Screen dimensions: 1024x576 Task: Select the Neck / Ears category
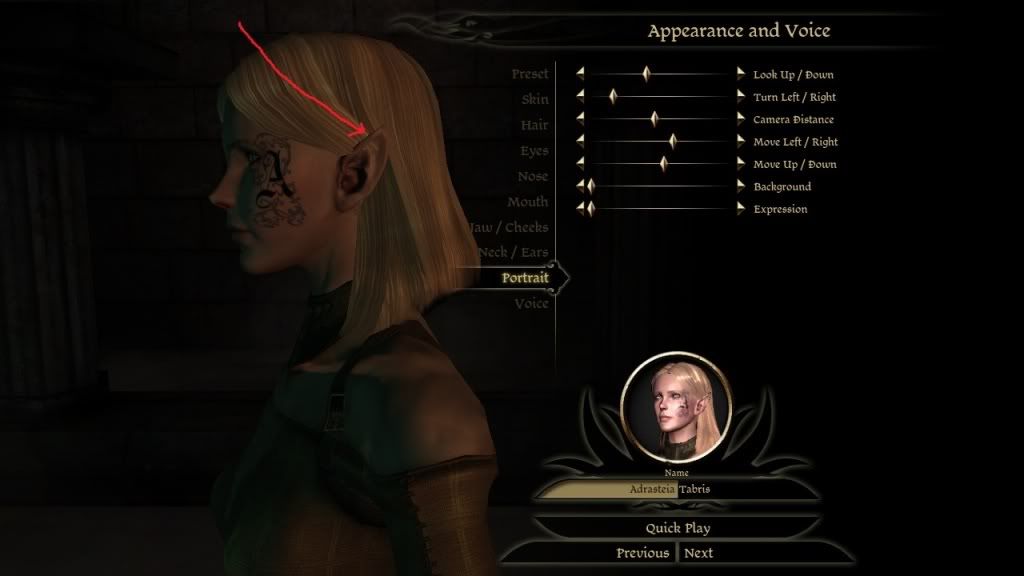coord(512,252)
